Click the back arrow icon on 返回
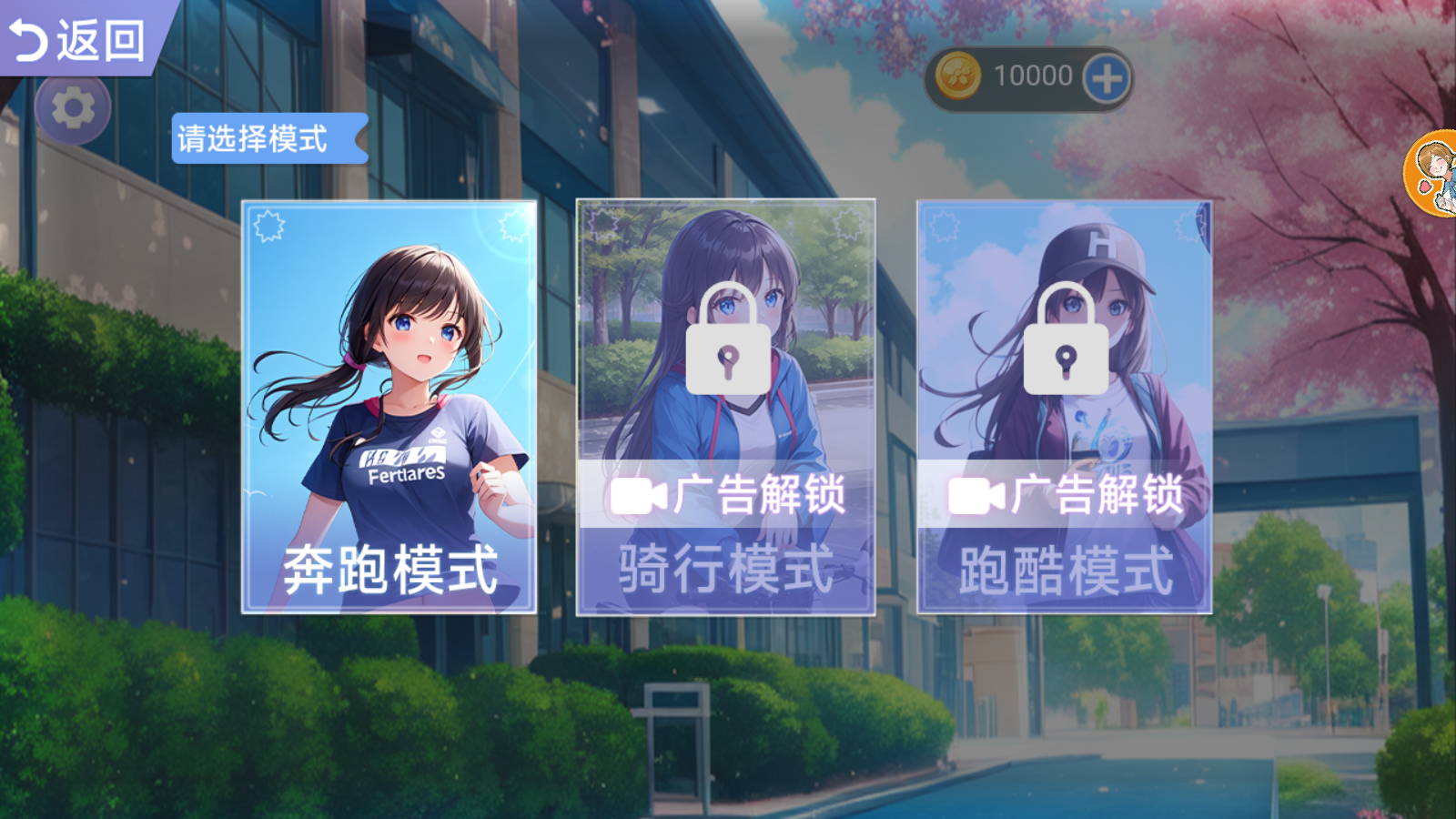 tap(31, 38)
